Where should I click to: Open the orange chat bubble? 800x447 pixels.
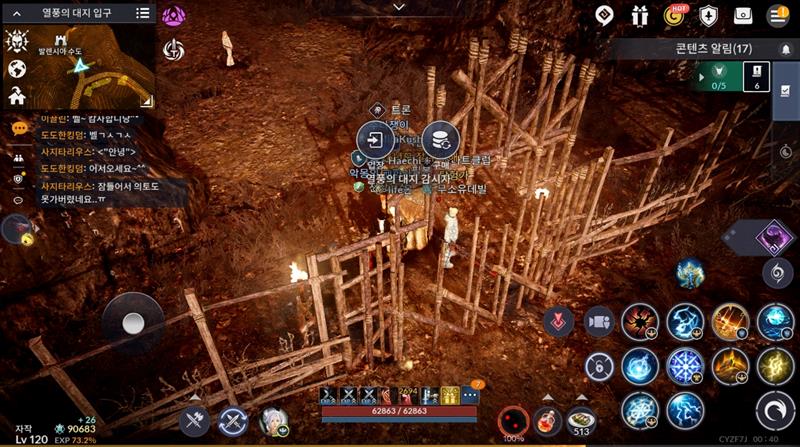18,128
